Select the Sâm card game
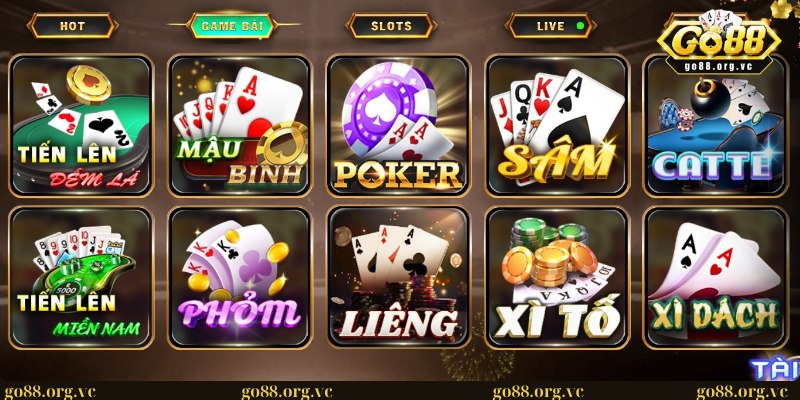This screenshot has width=800, height=400. pyautogui.click(x=556, y=124)
